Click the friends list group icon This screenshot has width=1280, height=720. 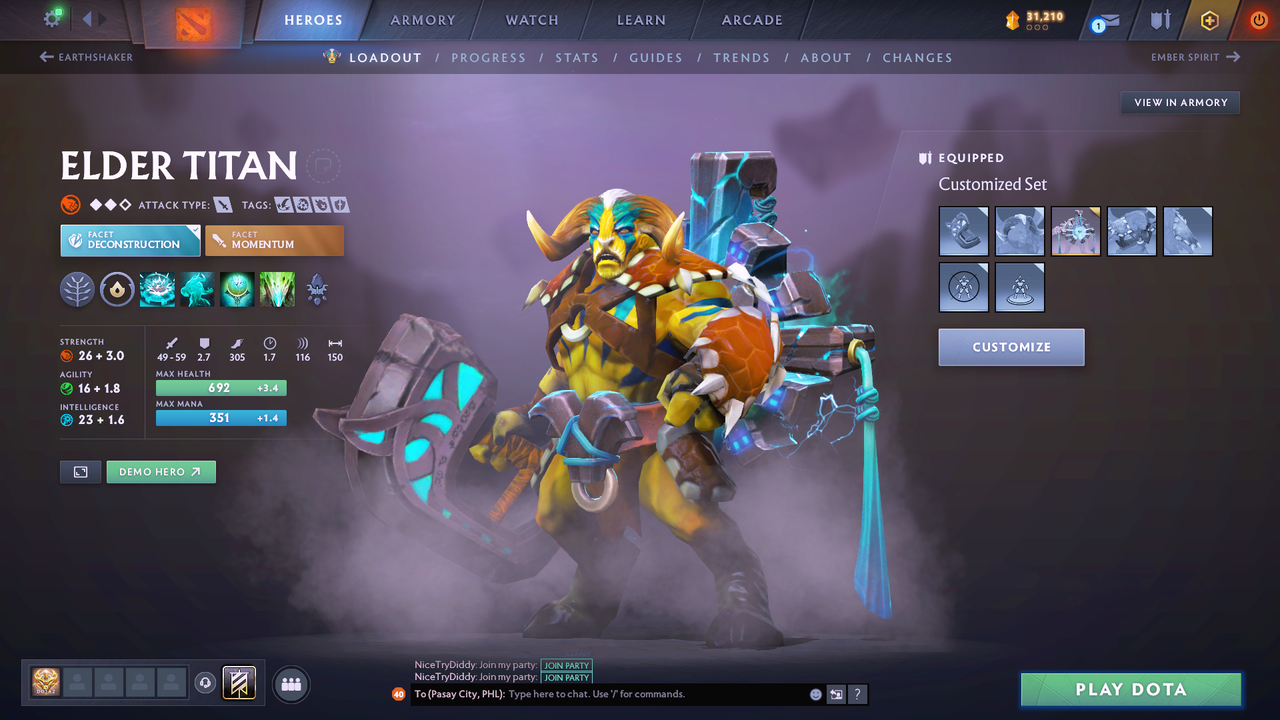click(x=290, y=684)
